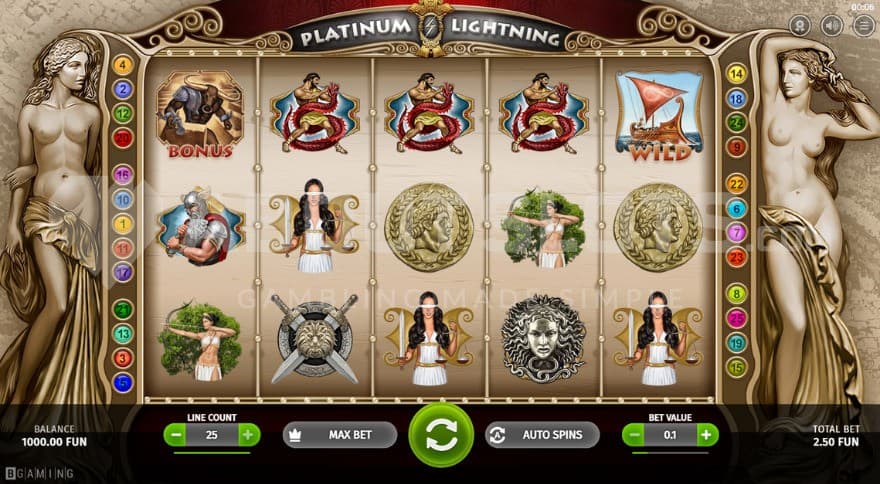Screen dimensions: 880x484
Task: Highlight payline marker 1
Action: (x=123, y=224)
